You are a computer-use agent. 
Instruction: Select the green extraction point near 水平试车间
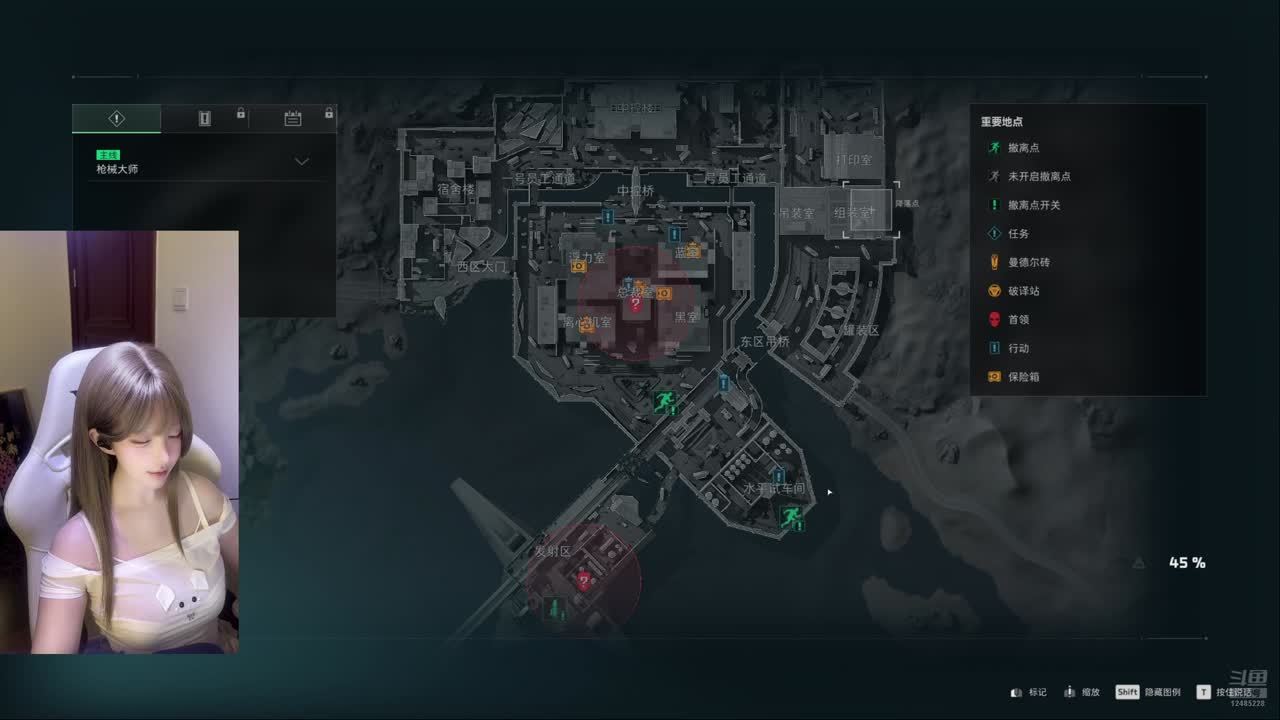click(x=790, y=516)
